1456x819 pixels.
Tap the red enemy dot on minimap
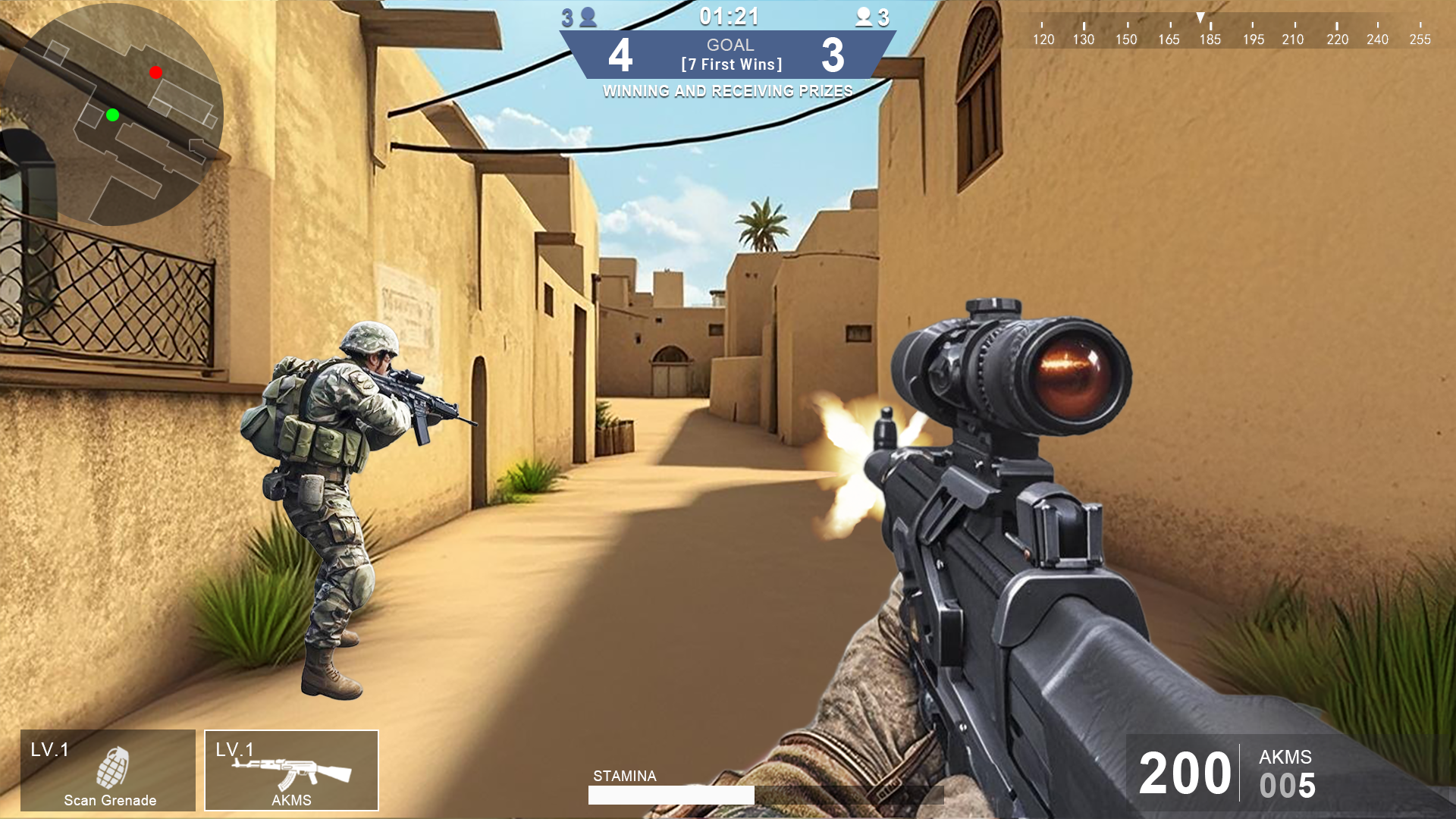tap(155, 72)
